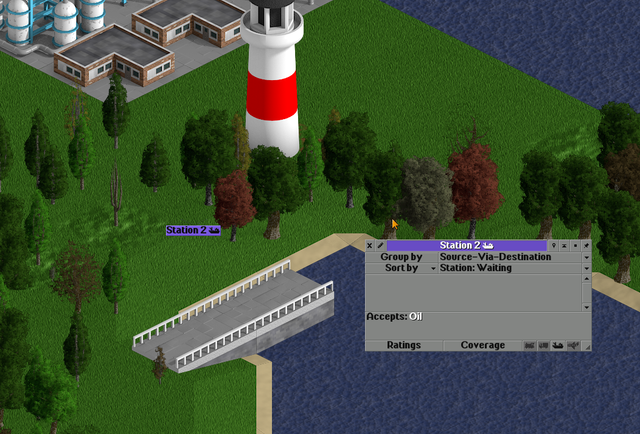This screenshot has width=640, height=434.
Task: Shade the Station 2 window
Action: pos(564,245)
